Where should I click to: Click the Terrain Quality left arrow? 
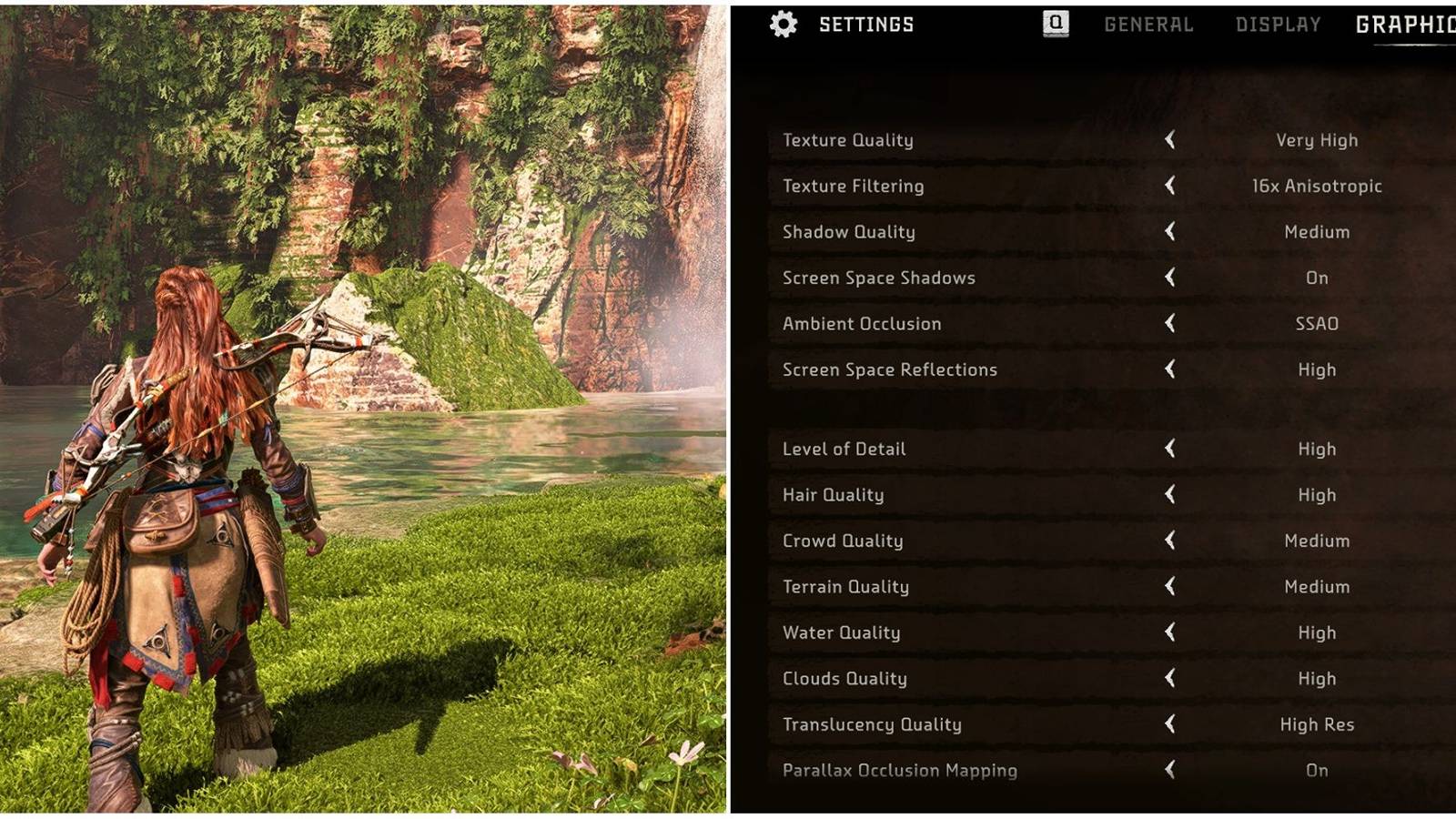(1172, 587)
